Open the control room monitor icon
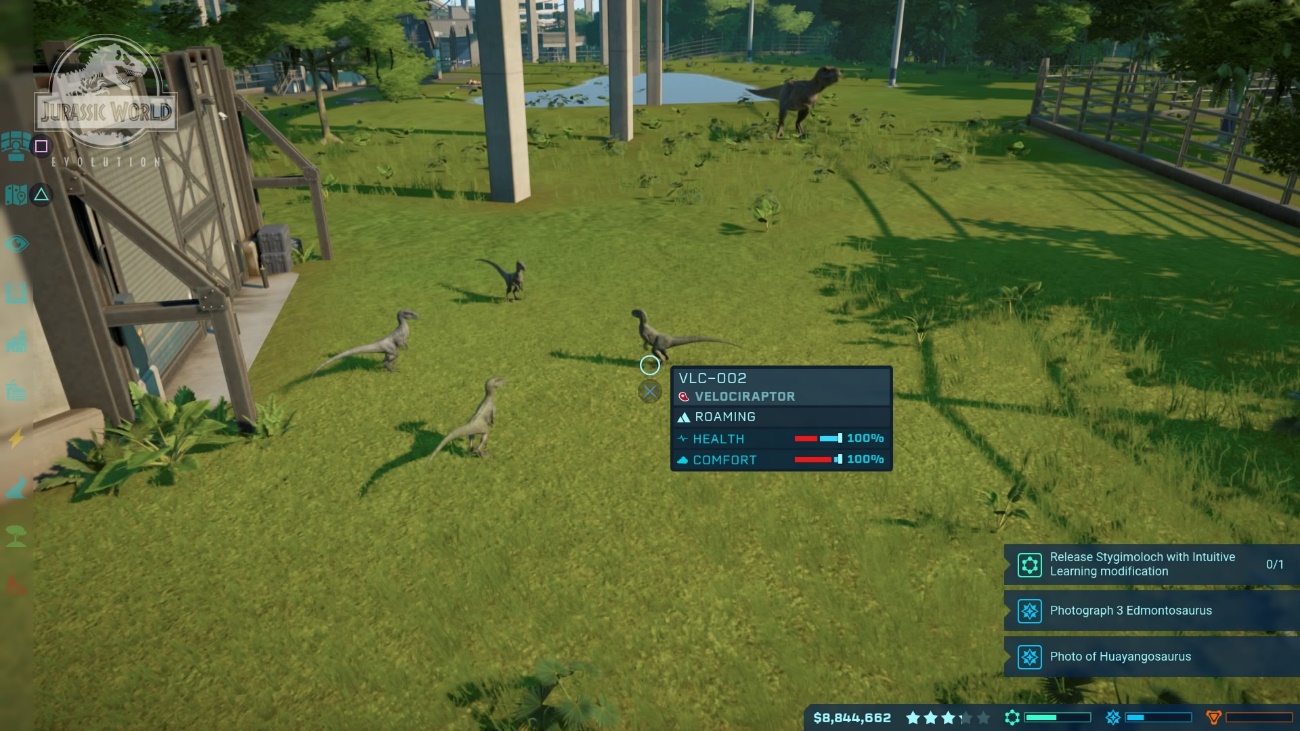The image size is (1300, 731). pos(15,146)
